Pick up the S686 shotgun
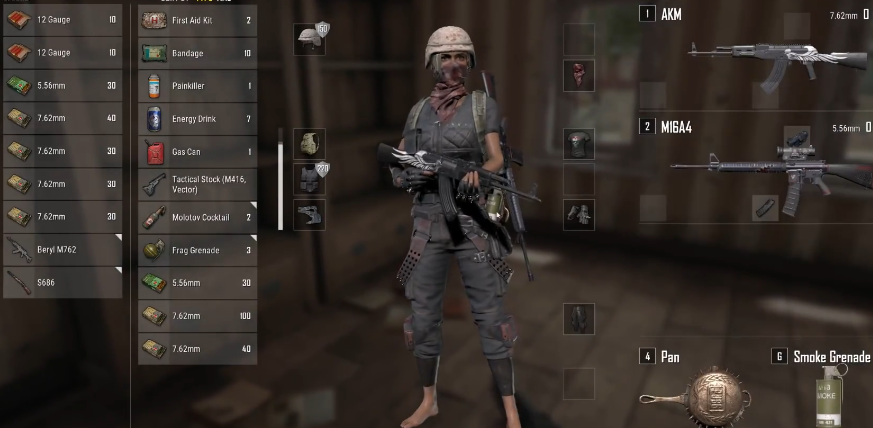 coord(62,283)
